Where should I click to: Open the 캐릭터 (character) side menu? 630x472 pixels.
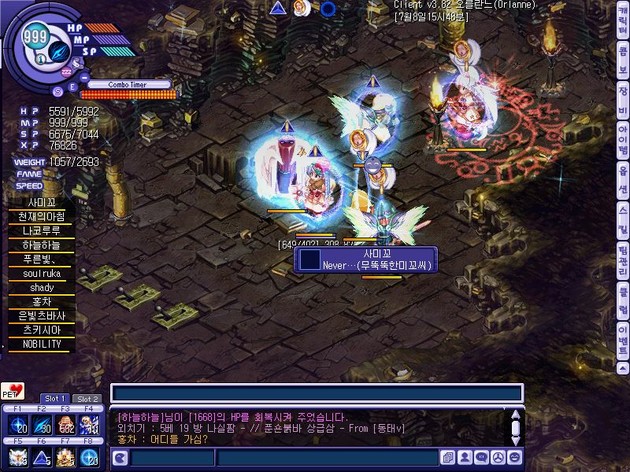[x=622, y=27]
